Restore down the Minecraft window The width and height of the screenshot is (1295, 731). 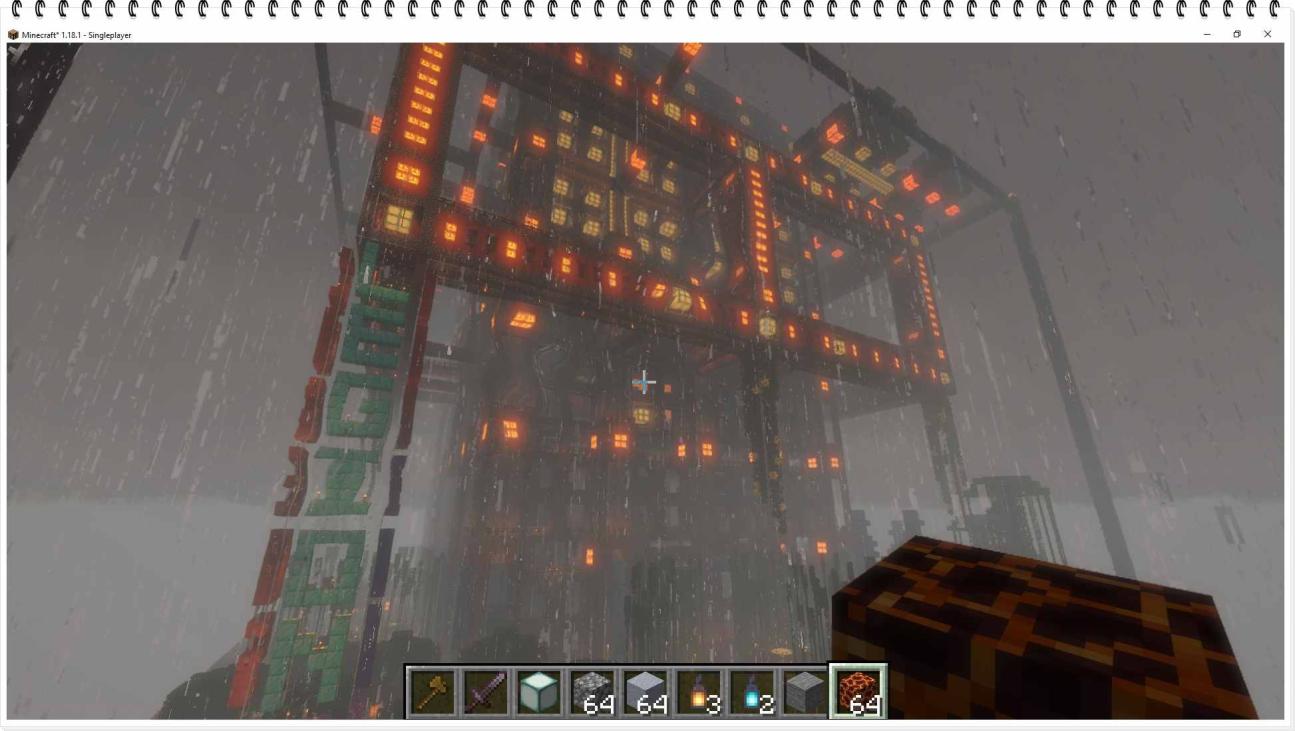(x=1238, y=33)
